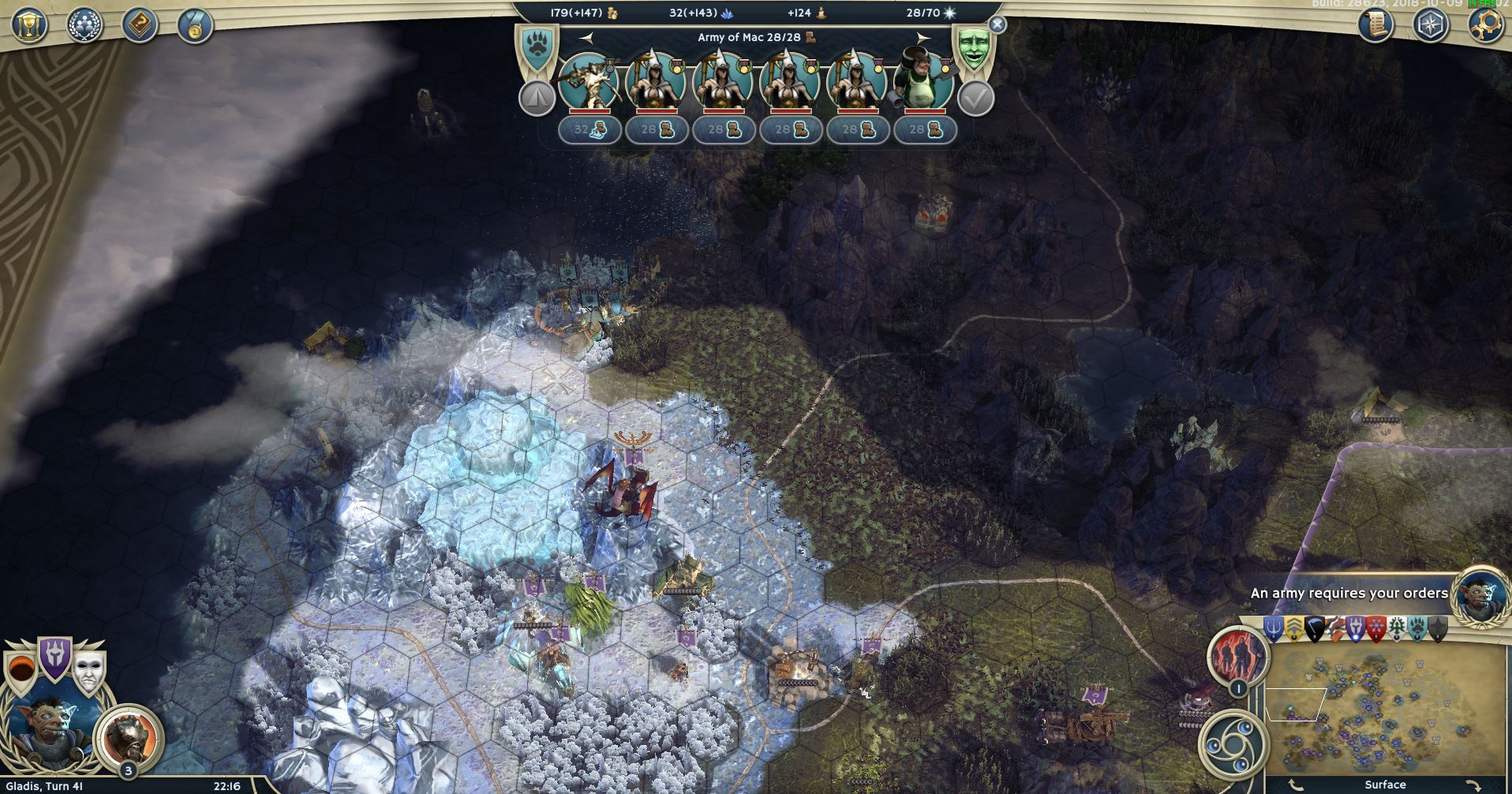
Task: Open the gear settings menu
Action: (x=1484, y=24)
